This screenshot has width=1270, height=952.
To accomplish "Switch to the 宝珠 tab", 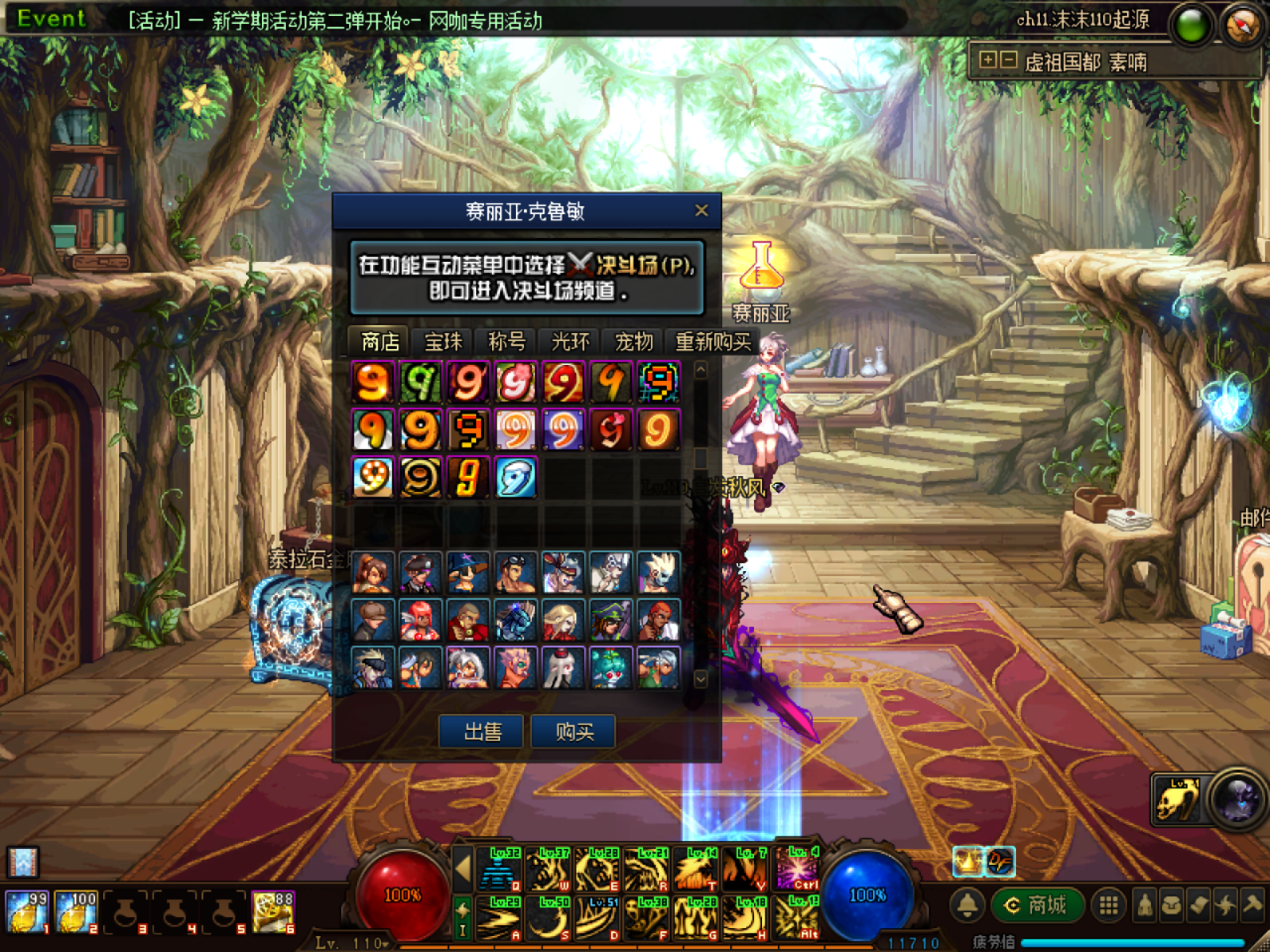I will 443,342.
